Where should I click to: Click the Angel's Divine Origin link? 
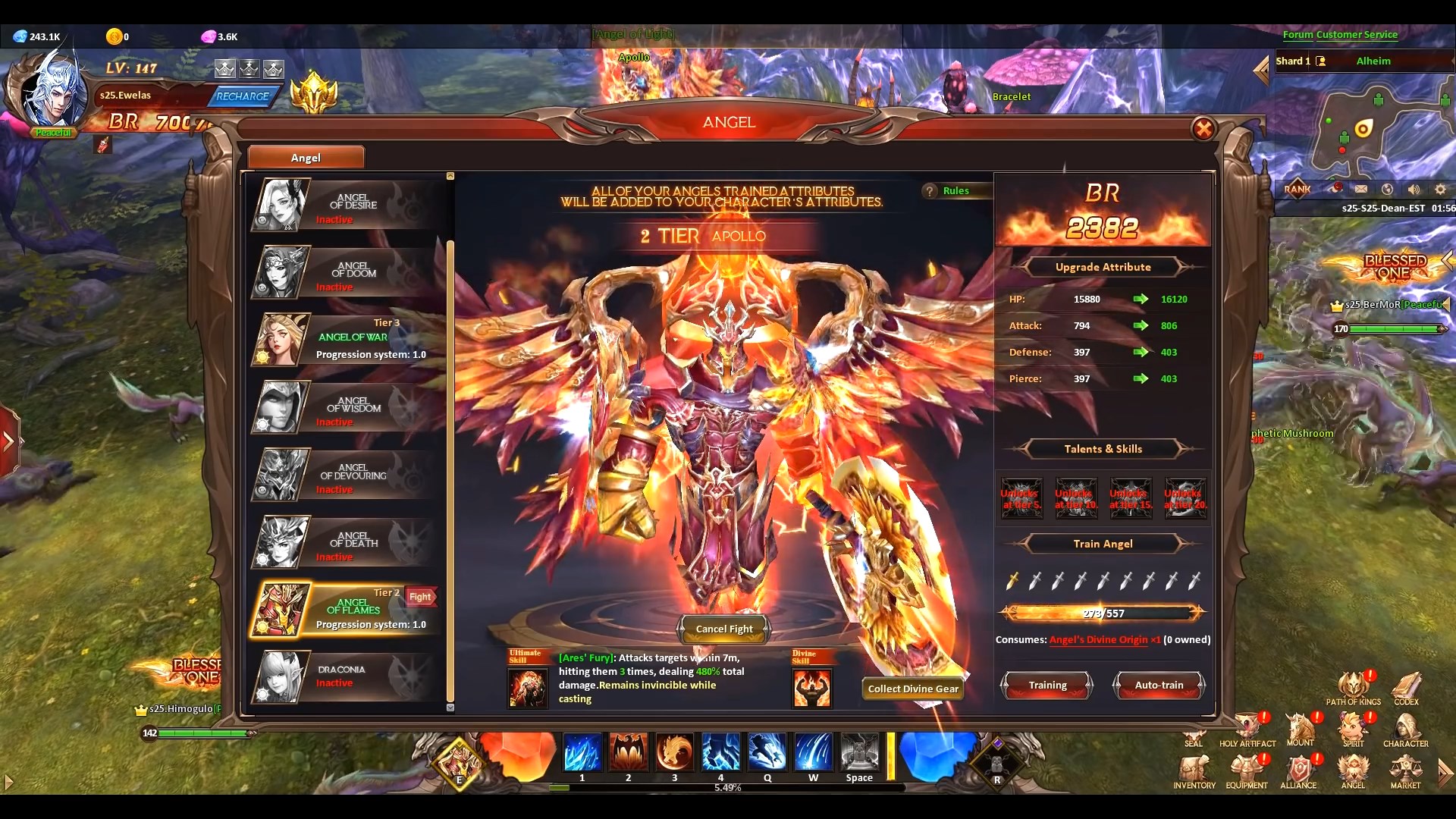pos(1100,639)
